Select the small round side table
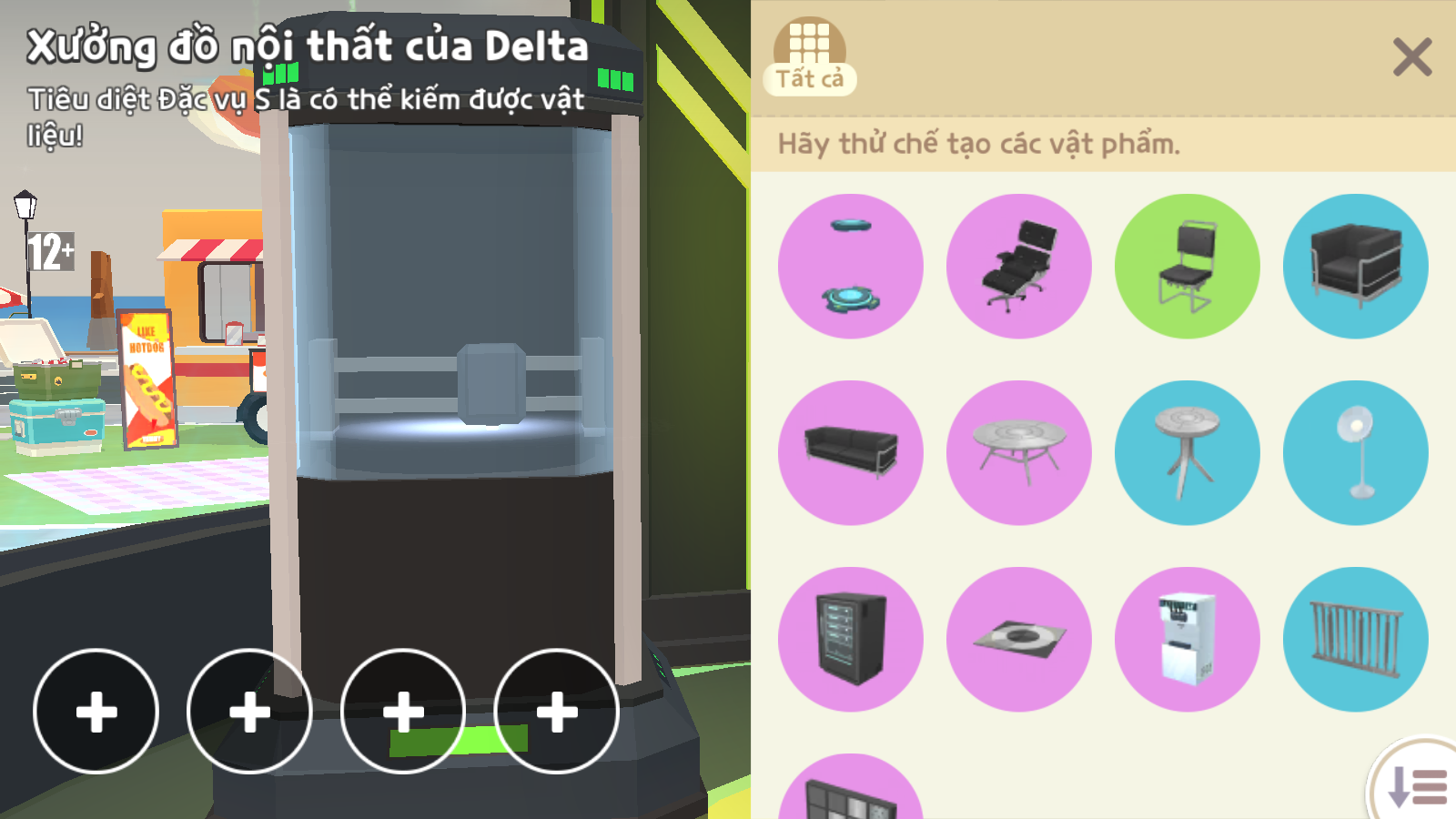This screenshot has width=1456, height=819. 1188,453
